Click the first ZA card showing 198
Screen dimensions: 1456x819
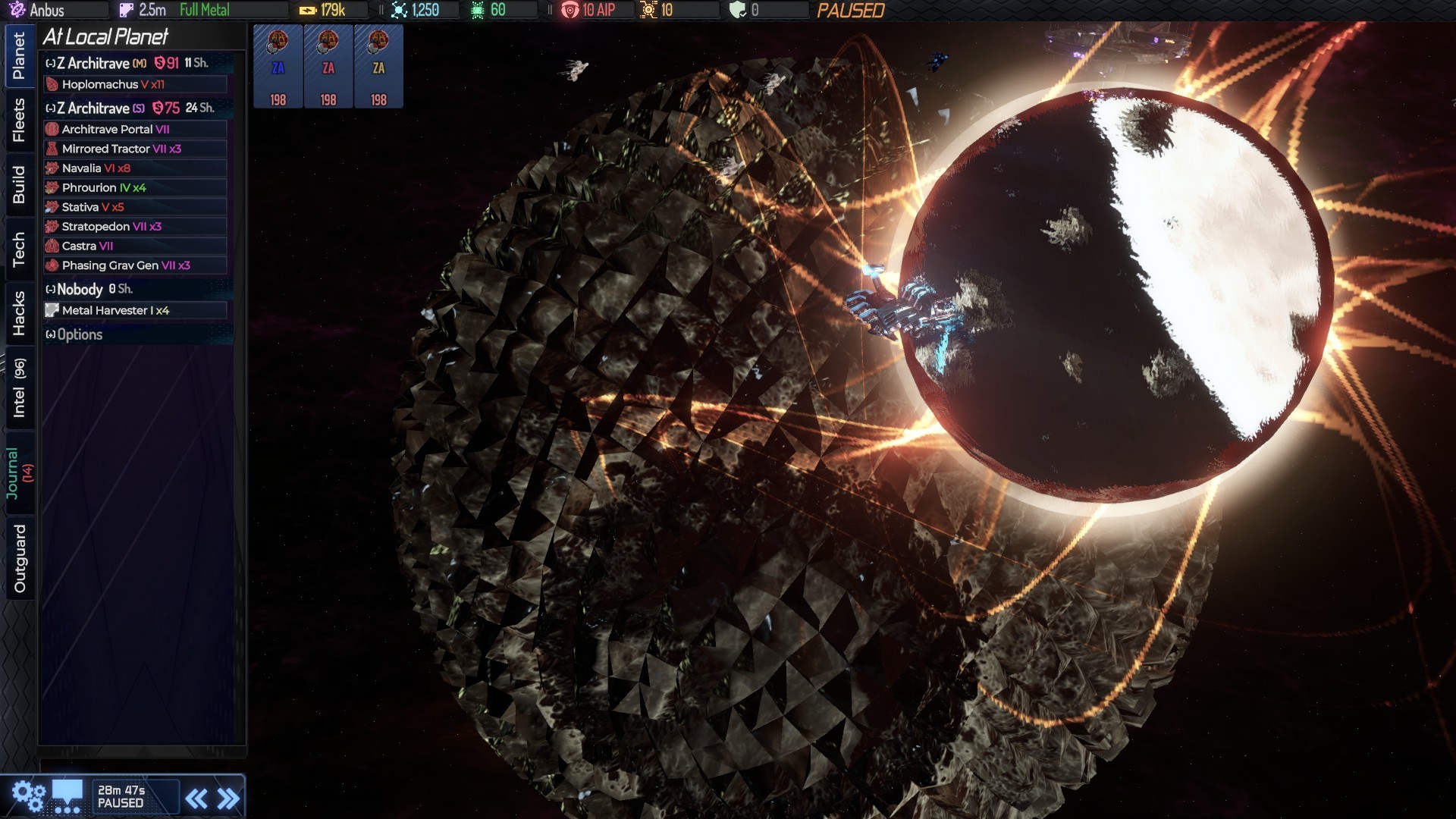click(278, 66)
